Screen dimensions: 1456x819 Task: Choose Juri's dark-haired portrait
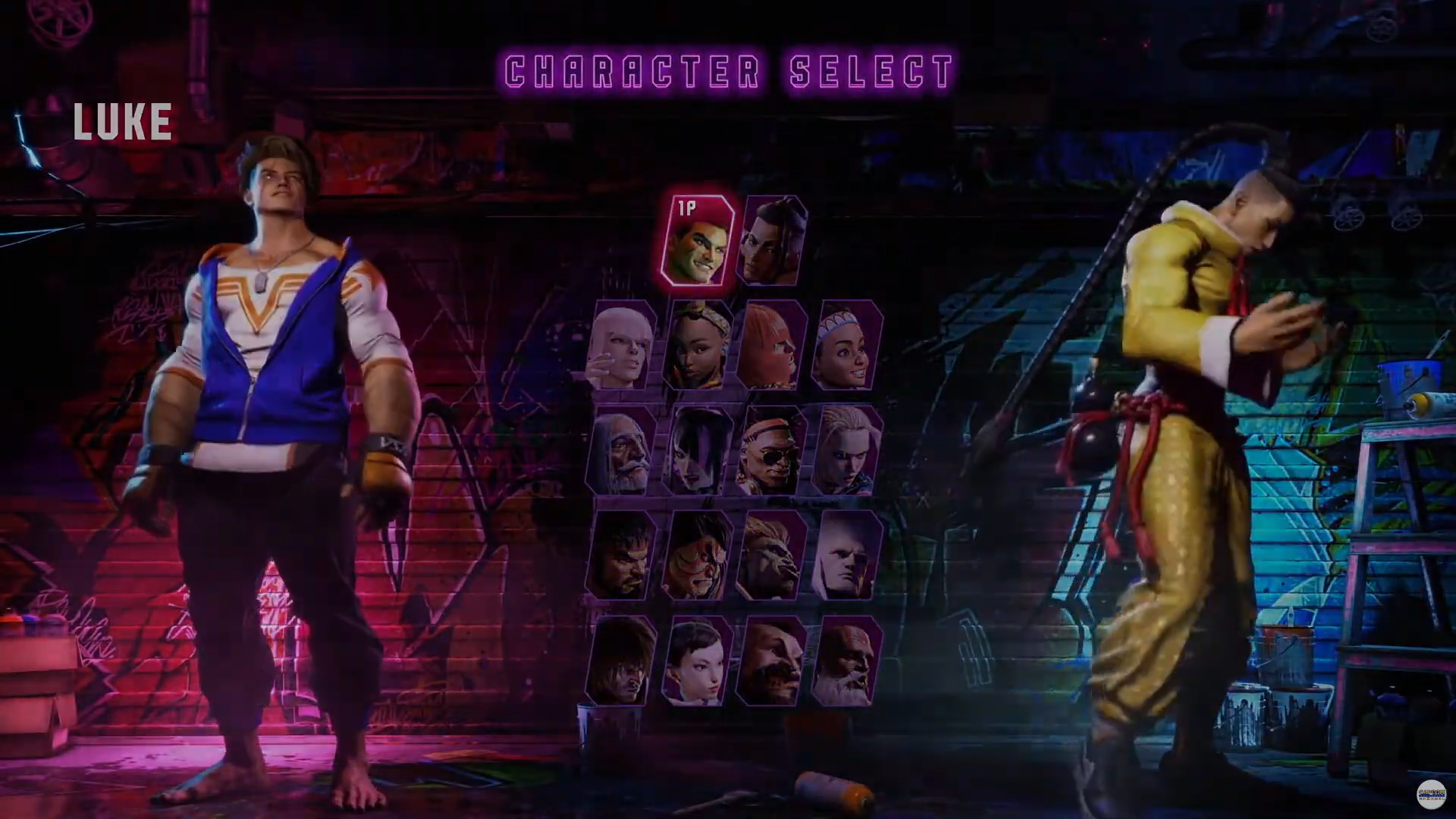pyautogui.click(x=696, y=451)
